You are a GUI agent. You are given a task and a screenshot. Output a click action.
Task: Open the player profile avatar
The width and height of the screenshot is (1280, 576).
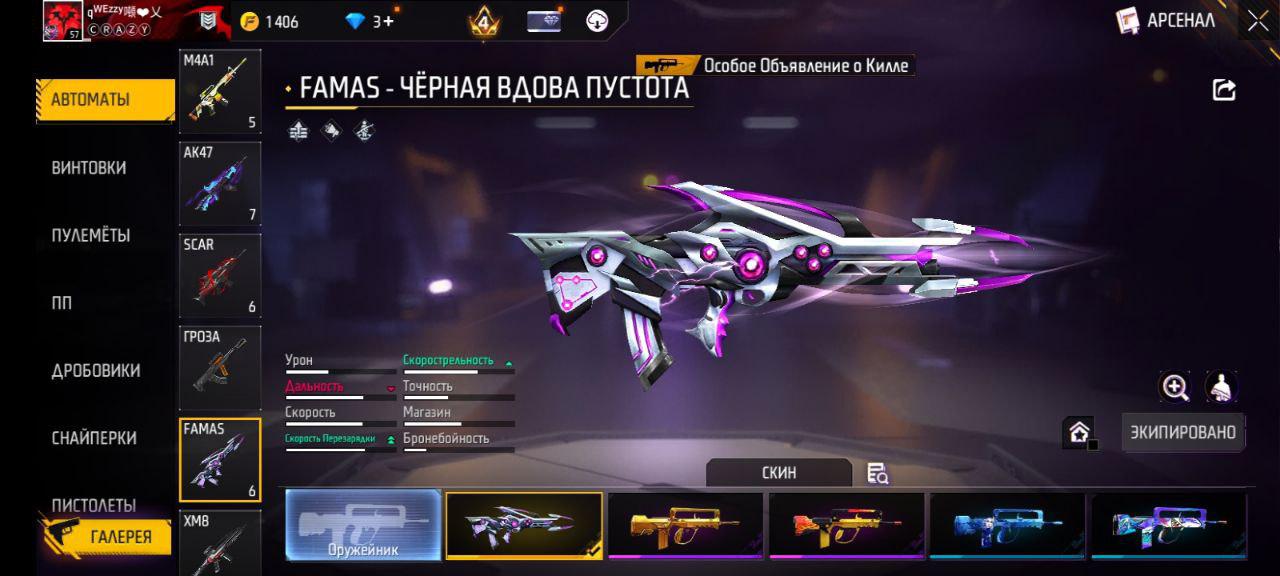click(x=62, y=21)
